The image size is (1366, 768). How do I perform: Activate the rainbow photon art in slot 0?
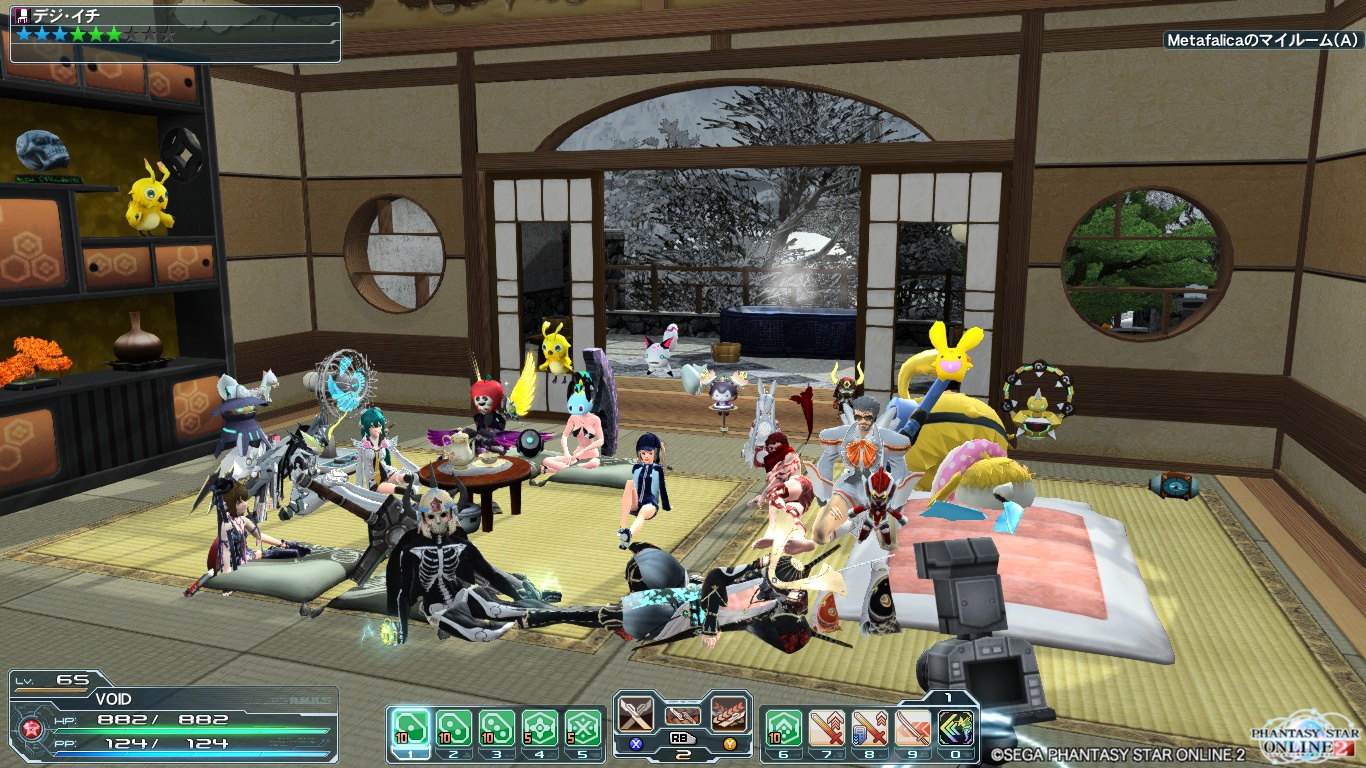pos(954,728)
